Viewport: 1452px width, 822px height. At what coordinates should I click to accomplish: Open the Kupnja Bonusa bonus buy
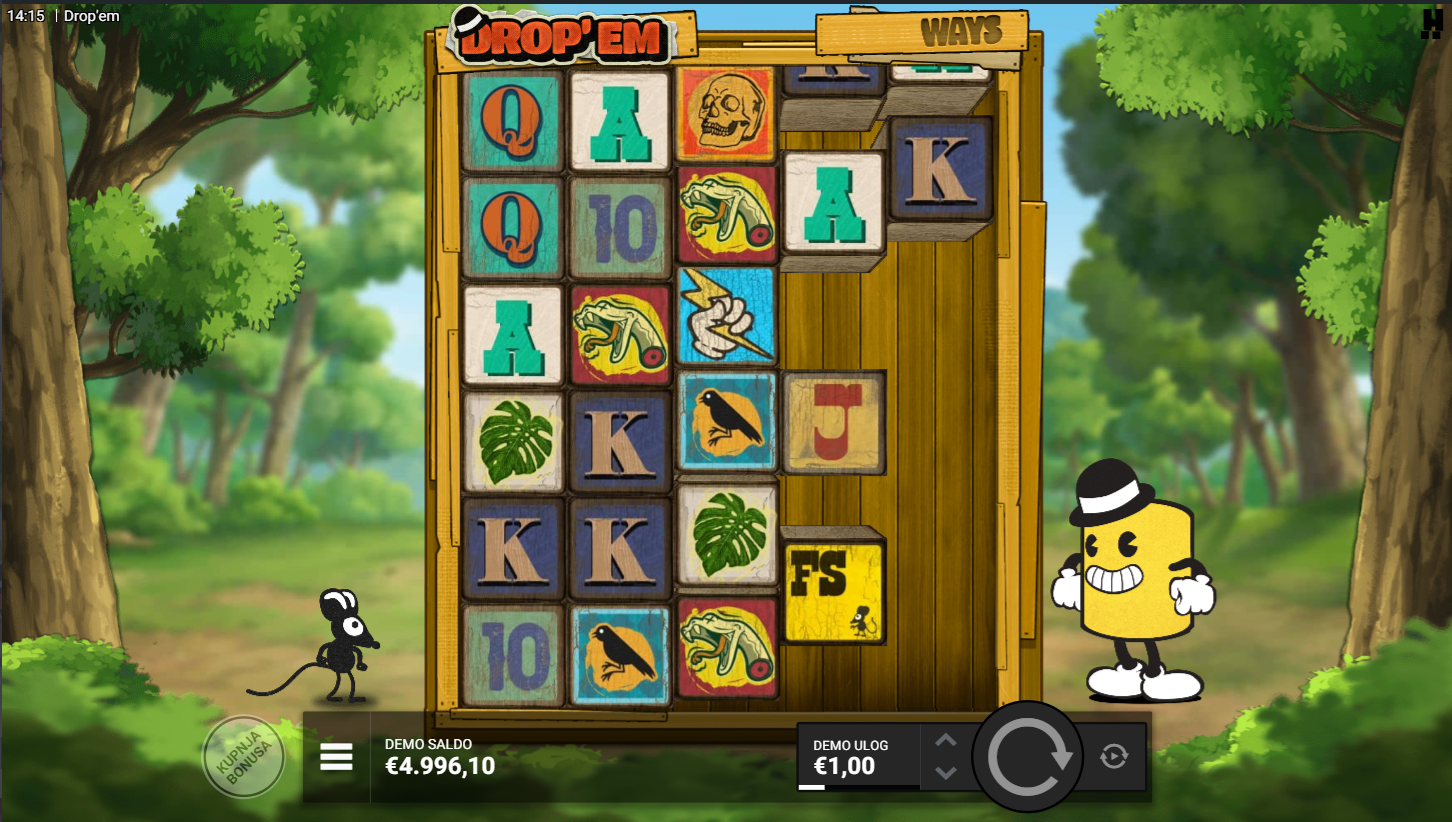[243, 757]
